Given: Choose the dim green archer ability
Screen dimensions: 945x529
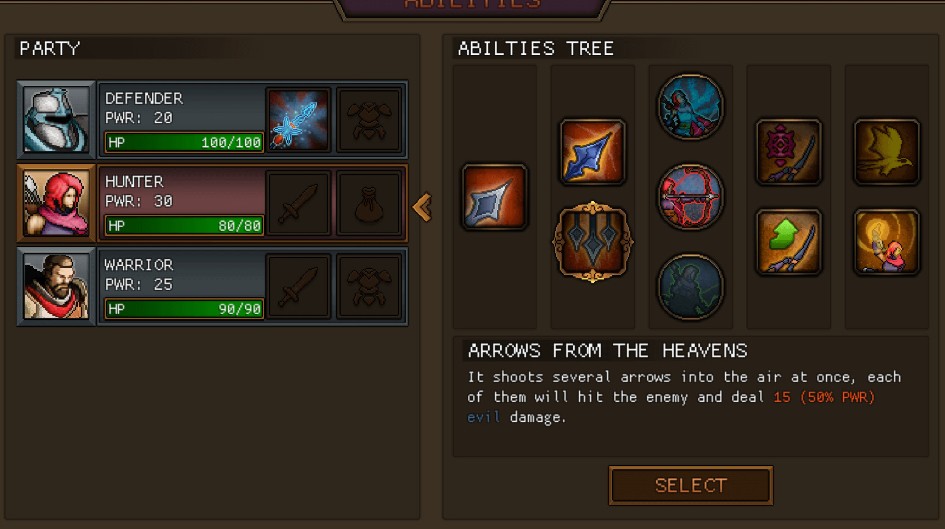Looking at the screenshot, I should pos(690,287).
